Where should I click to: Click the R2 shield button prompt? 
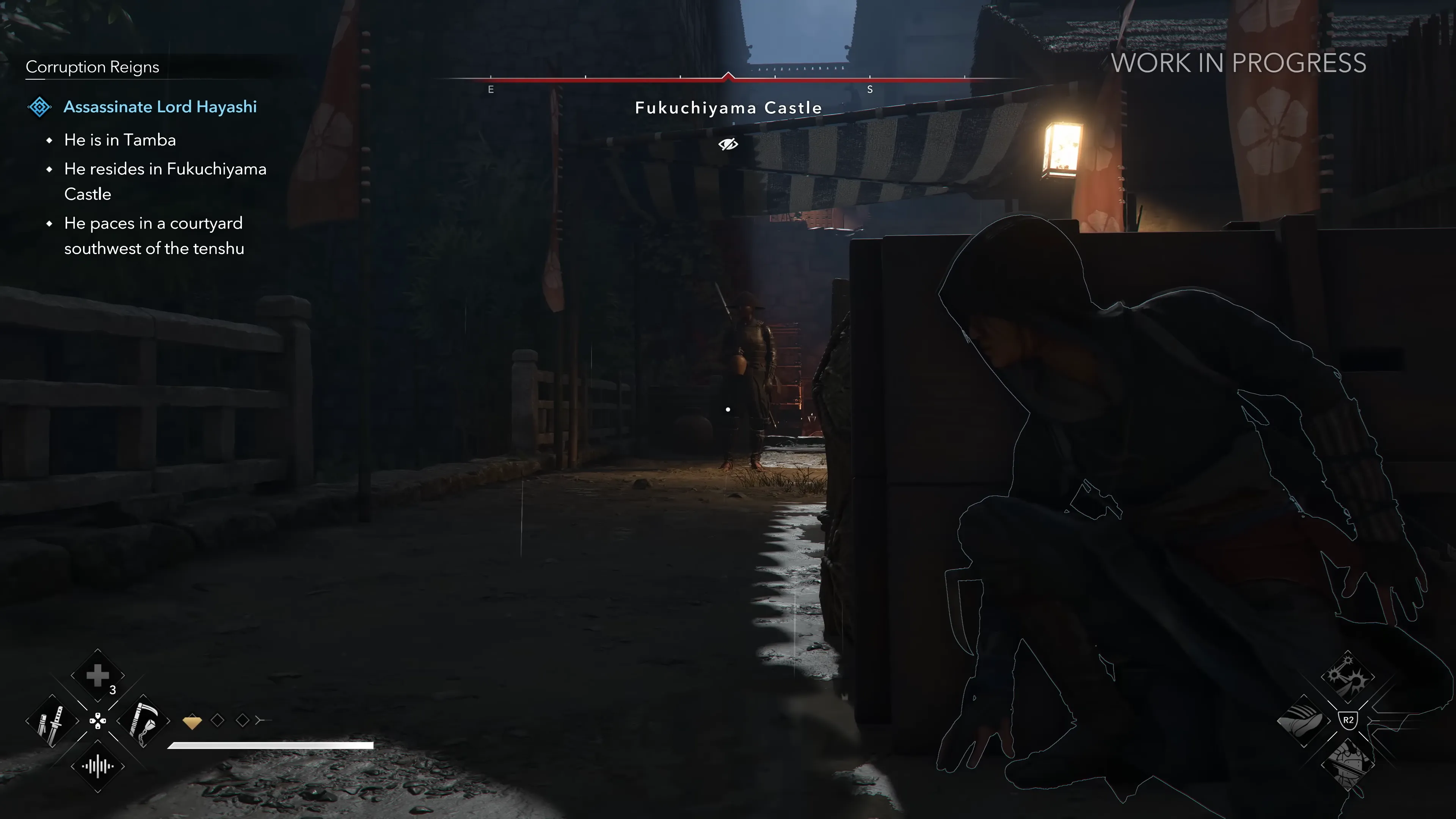(x=1348, y=721)
